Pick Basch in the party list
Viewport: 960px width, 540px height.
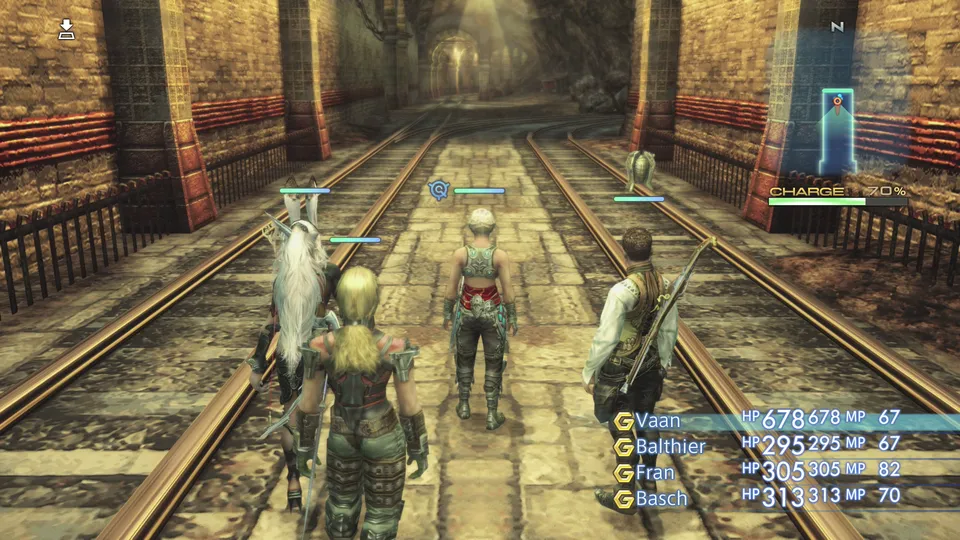pyautogui.click(x=661, y=497)
